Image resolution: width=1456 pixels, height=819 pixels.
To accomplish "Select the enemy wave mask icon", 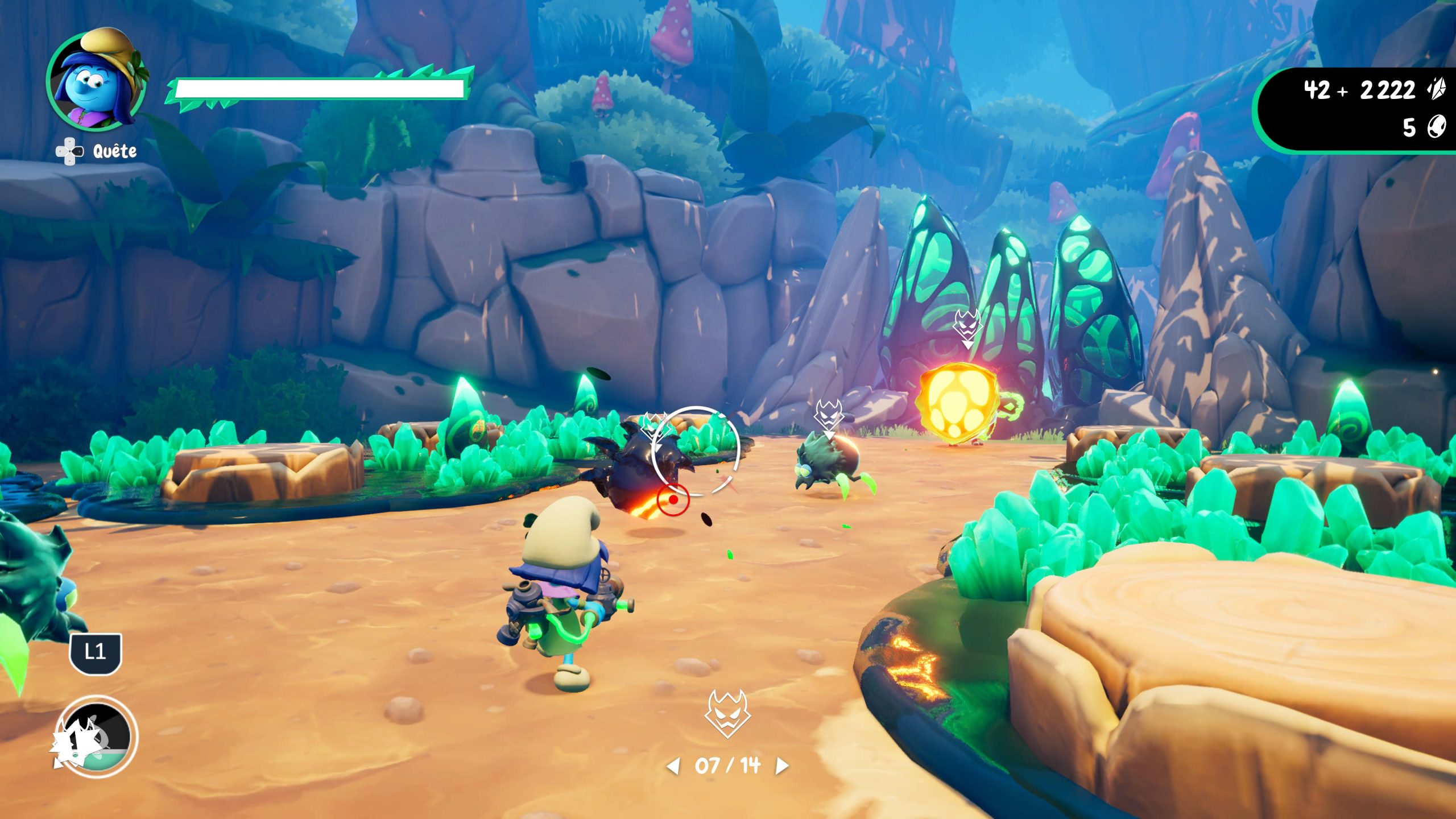I will coord(727,714).
